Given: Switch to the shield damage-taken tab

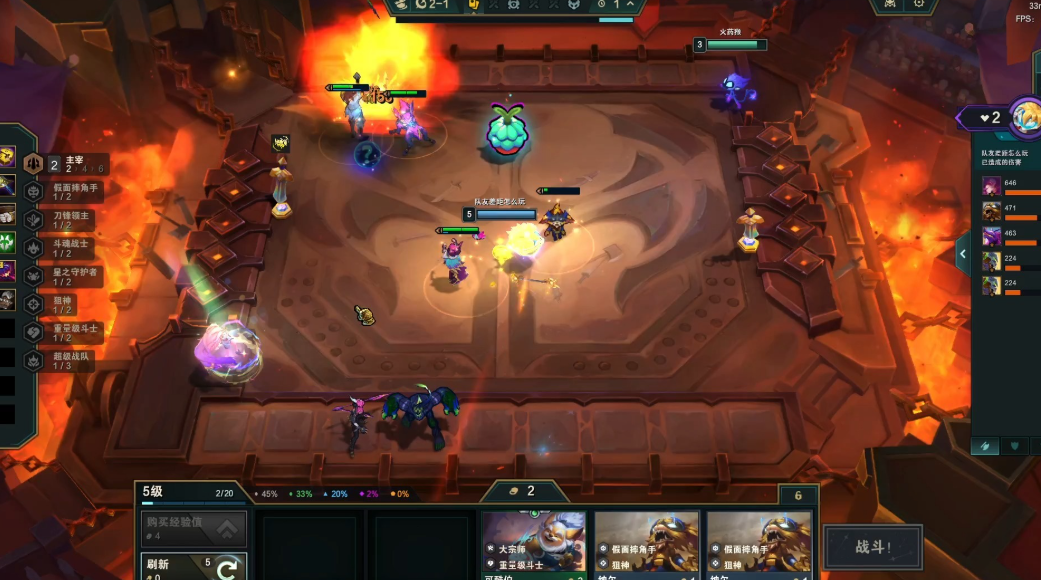Looking at the screenshot, I should (1016, 446).
